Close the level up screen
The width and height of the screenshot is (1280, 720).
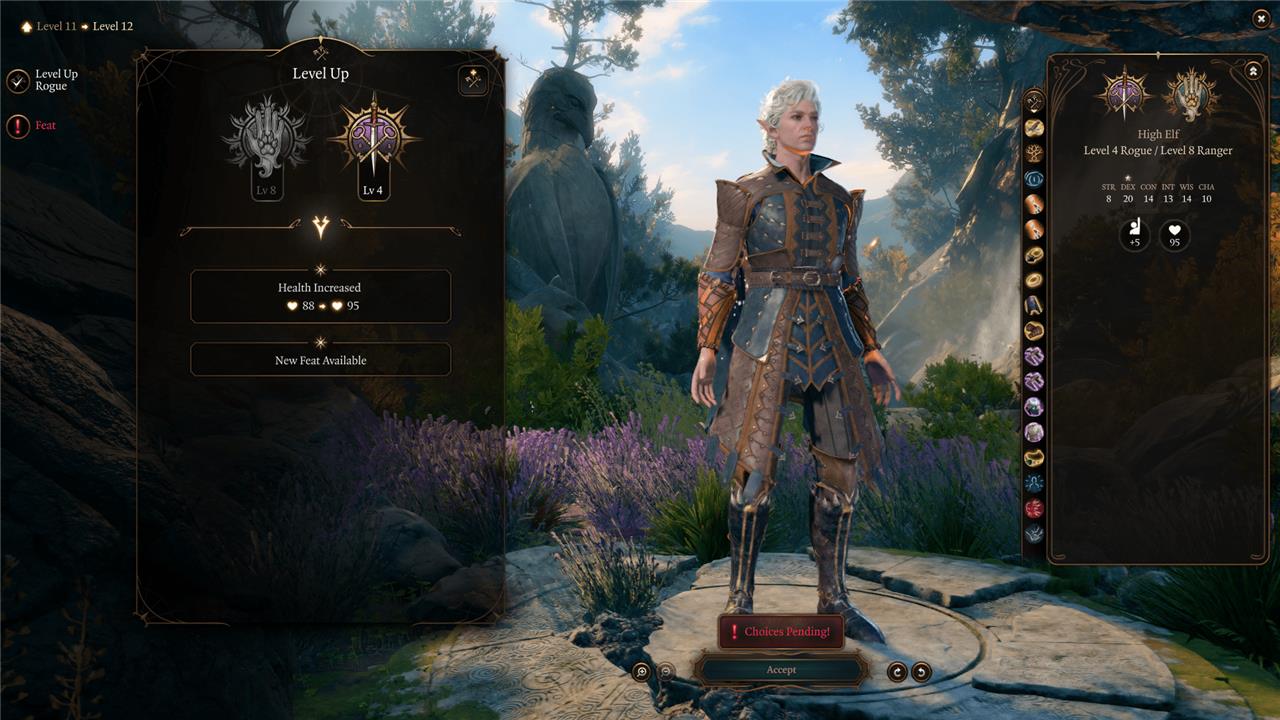(1260, 18)
